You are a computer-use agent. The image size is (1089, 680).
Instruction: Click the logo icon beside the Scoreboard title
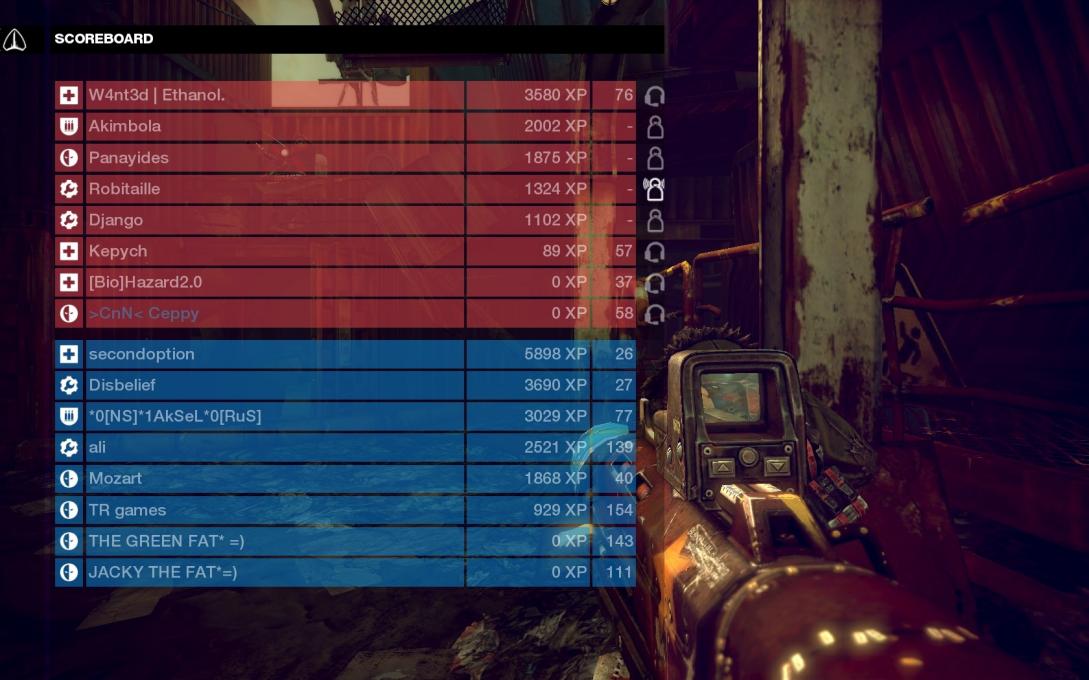tap(15, 40)
